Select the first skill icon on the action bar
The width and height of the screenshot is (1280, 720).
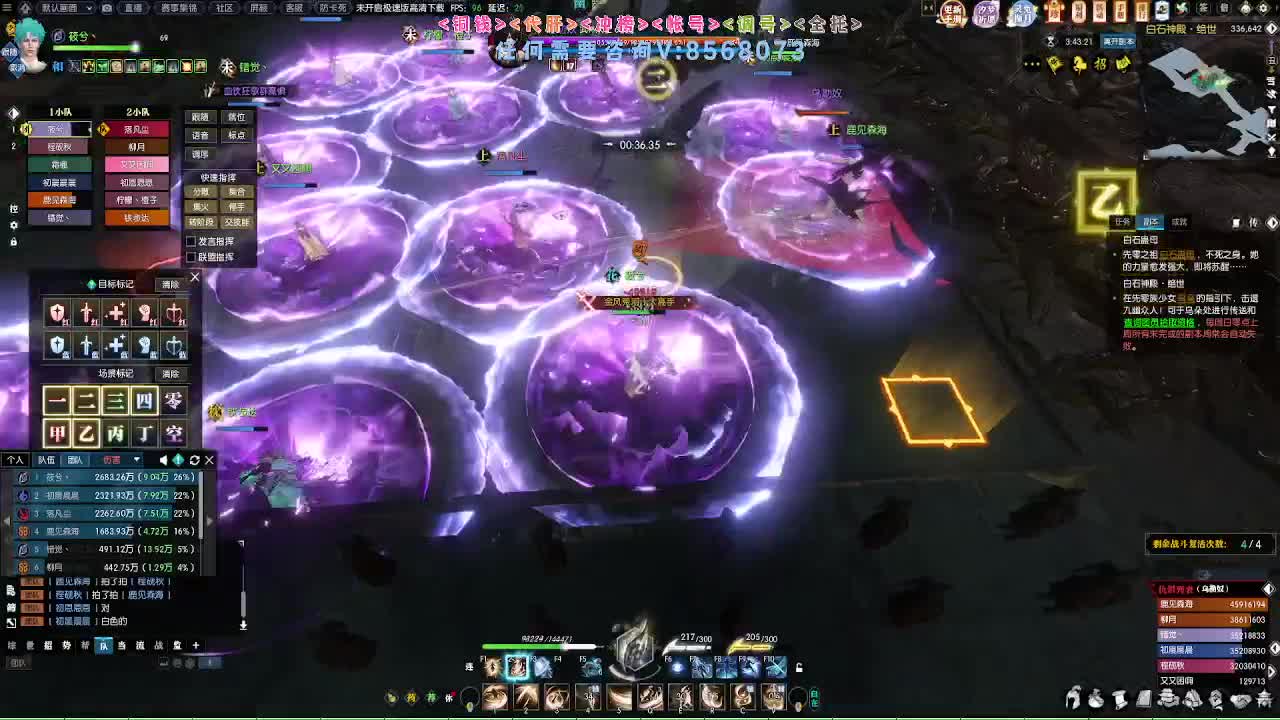click(x=494, y=697)
